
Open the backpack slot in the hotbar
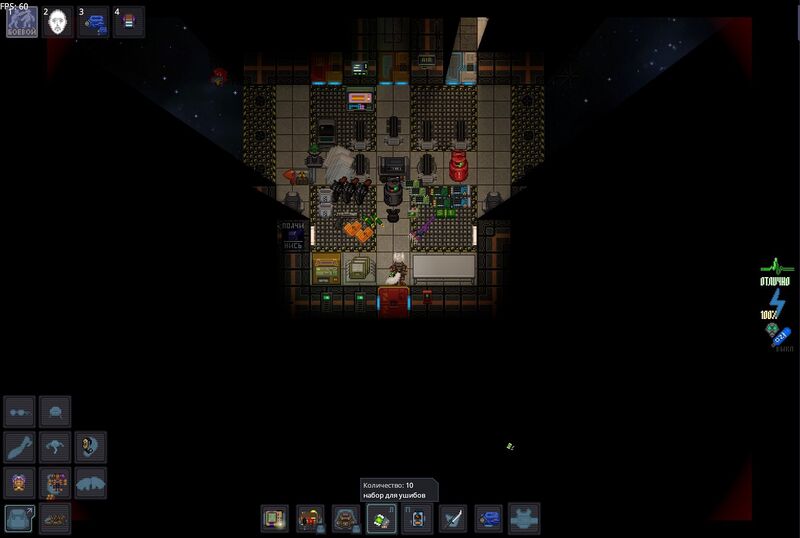click(x=345, y=518)
